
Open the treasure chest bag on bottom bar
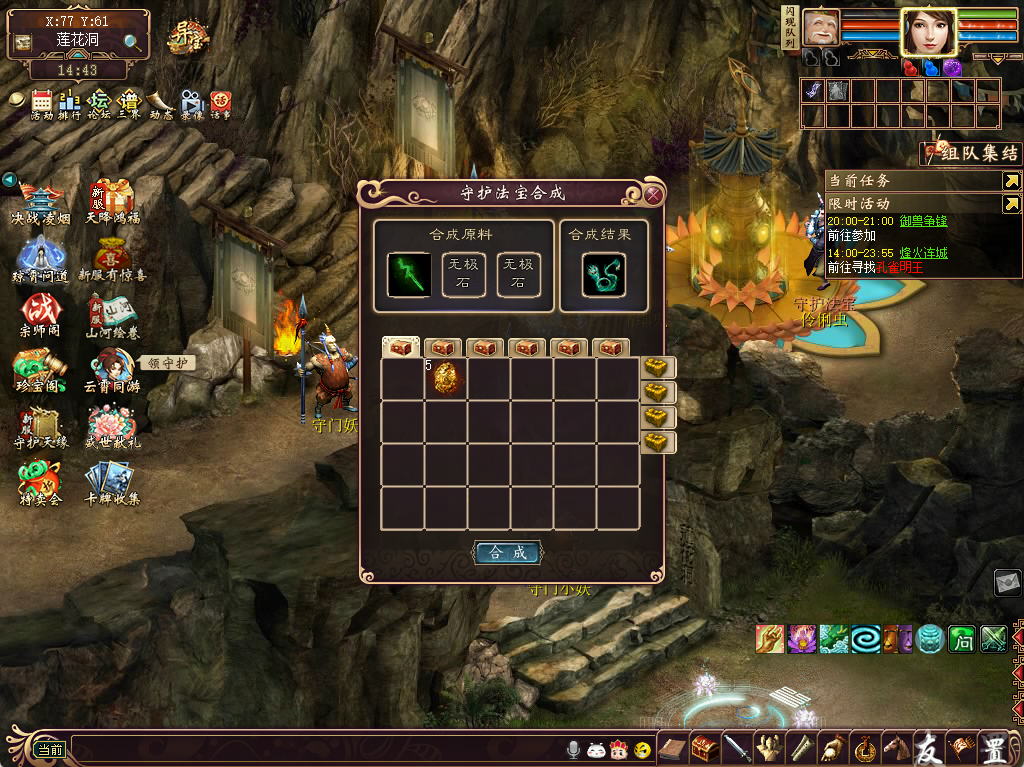click(706, 747)
